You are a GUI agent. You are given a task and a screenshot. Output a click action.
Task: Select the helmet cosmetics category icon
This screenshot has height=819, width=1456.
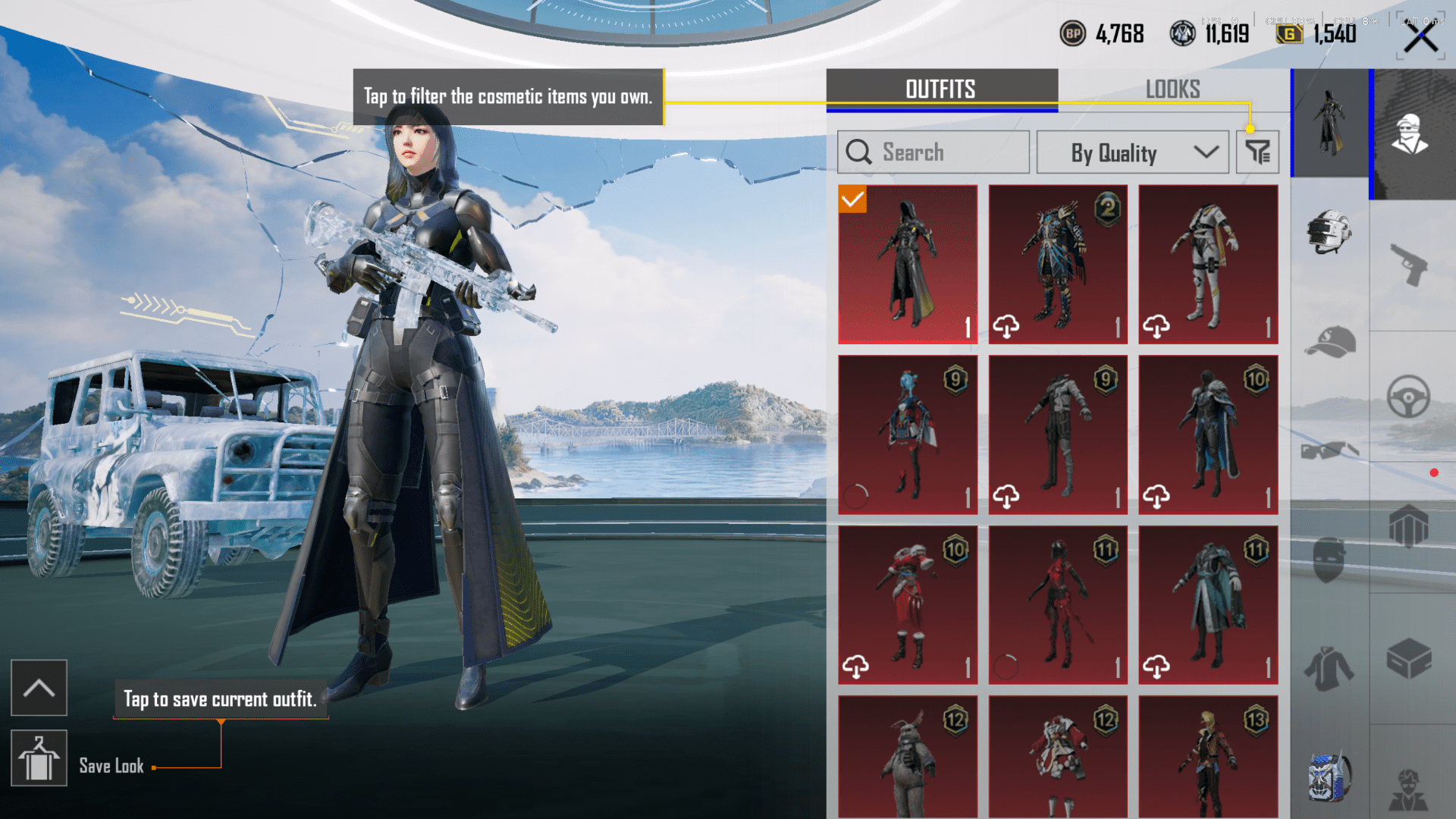coord(1329,231)
